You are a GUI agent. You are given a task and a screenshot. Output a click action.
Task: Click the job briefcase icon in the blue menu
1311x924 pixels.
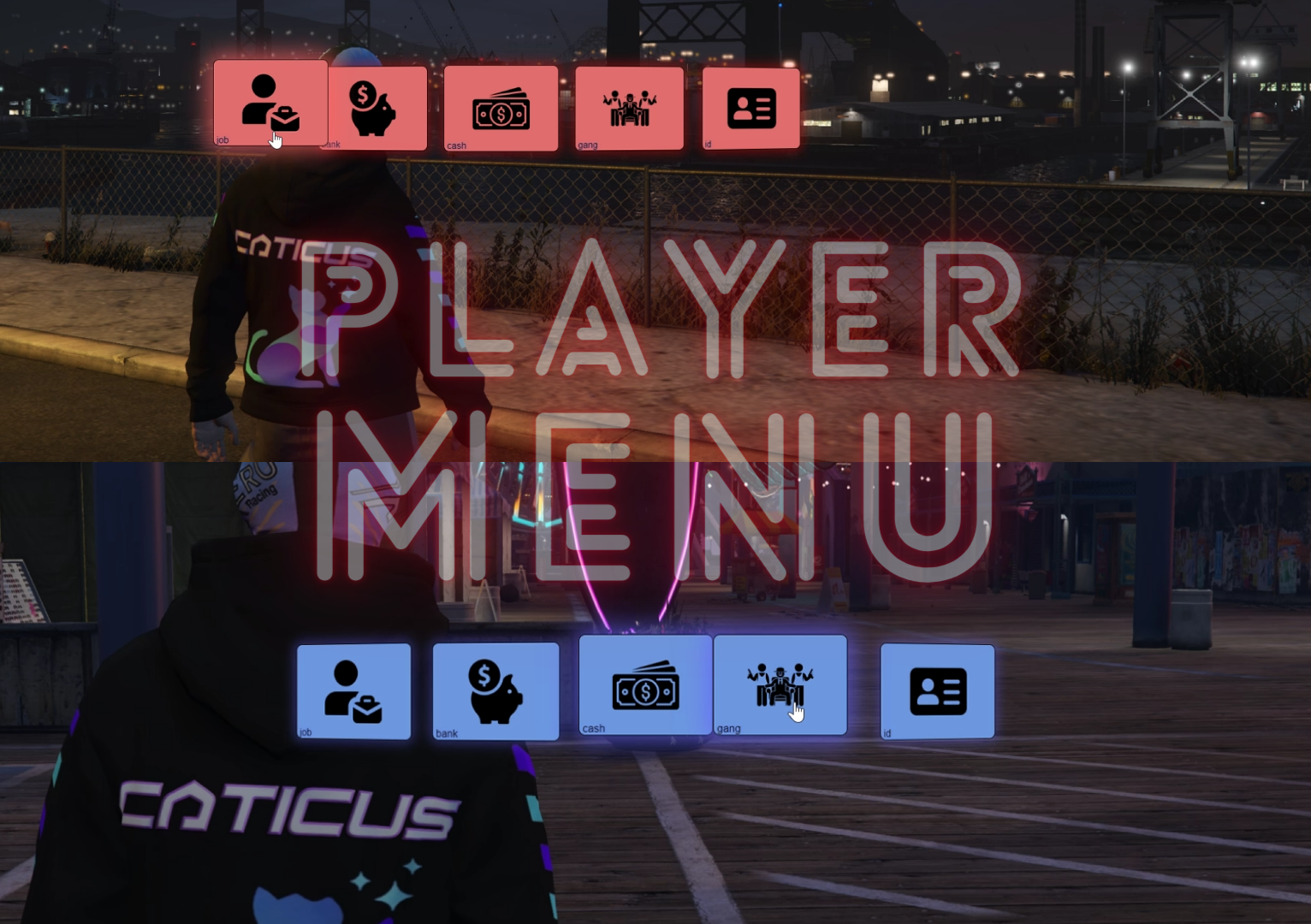pyautogui.click(x=353, y=690)
